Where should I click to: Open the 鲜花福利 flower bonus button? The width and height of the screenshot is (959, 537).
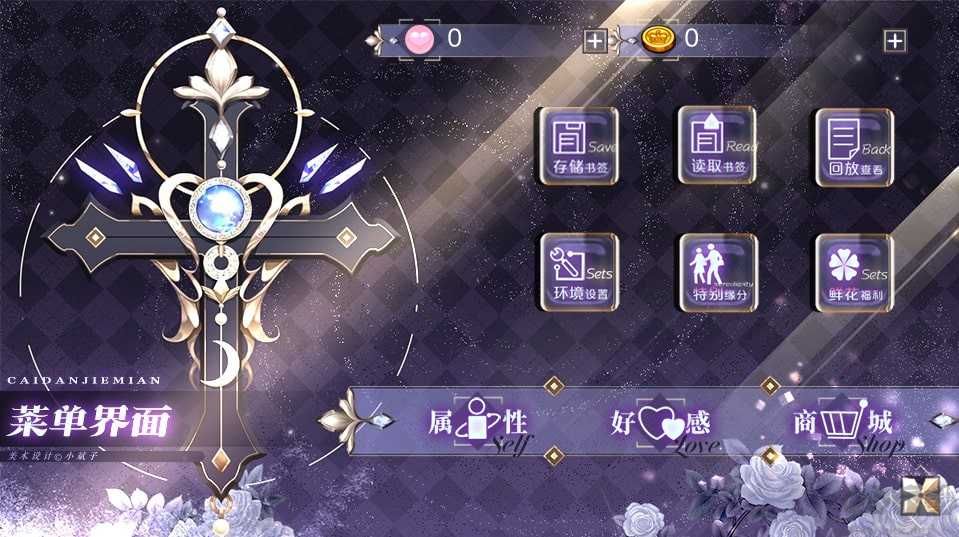click(854, 272)
